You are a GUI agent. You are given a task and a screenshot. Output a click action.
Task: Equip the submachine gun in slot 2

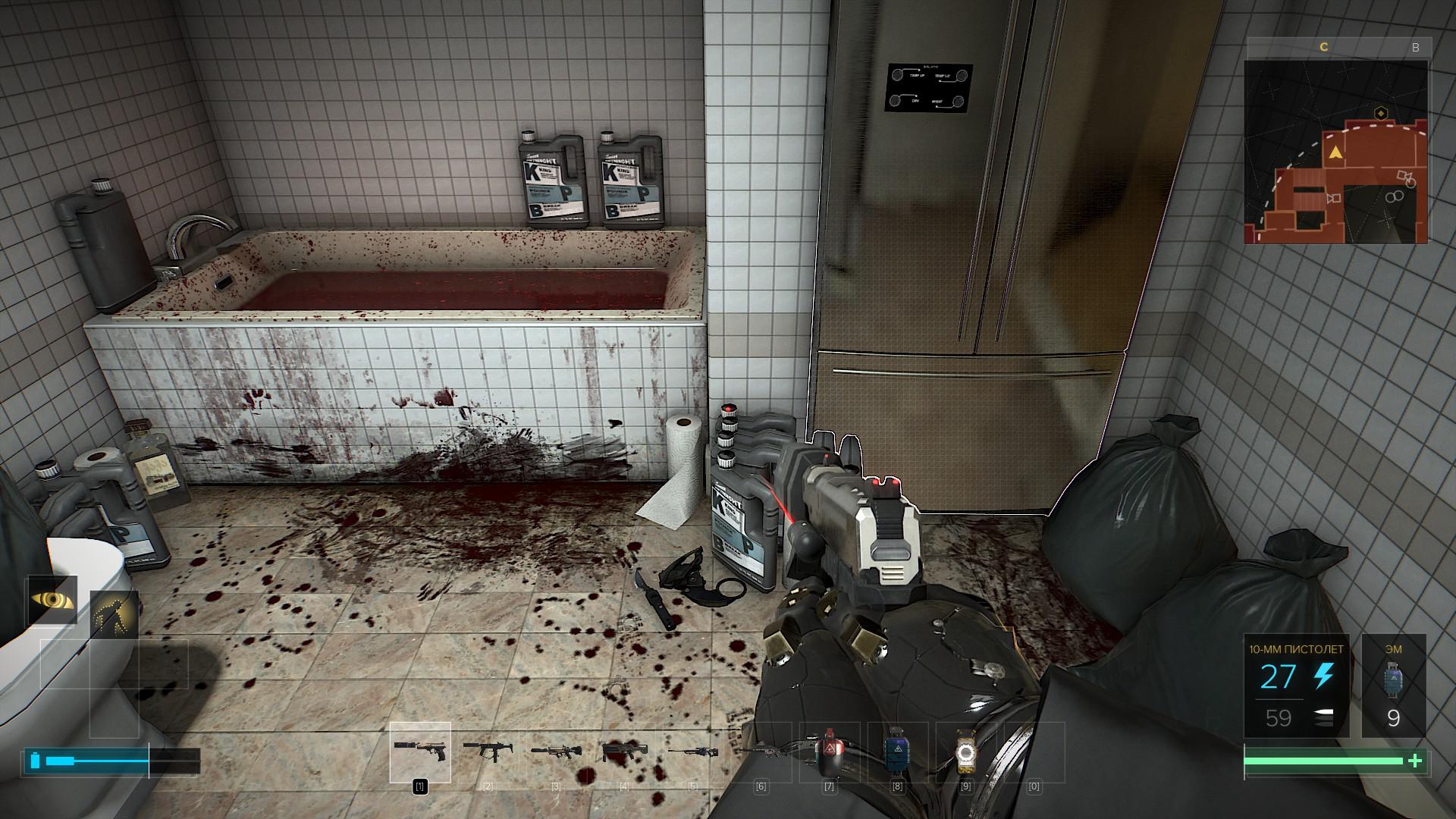(488, 752)
